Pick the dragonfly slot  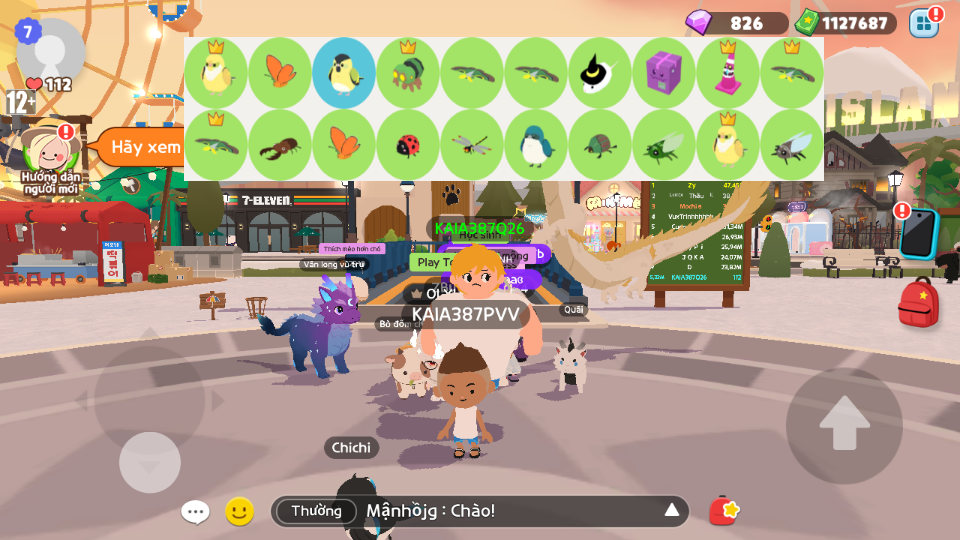(472, 145)
